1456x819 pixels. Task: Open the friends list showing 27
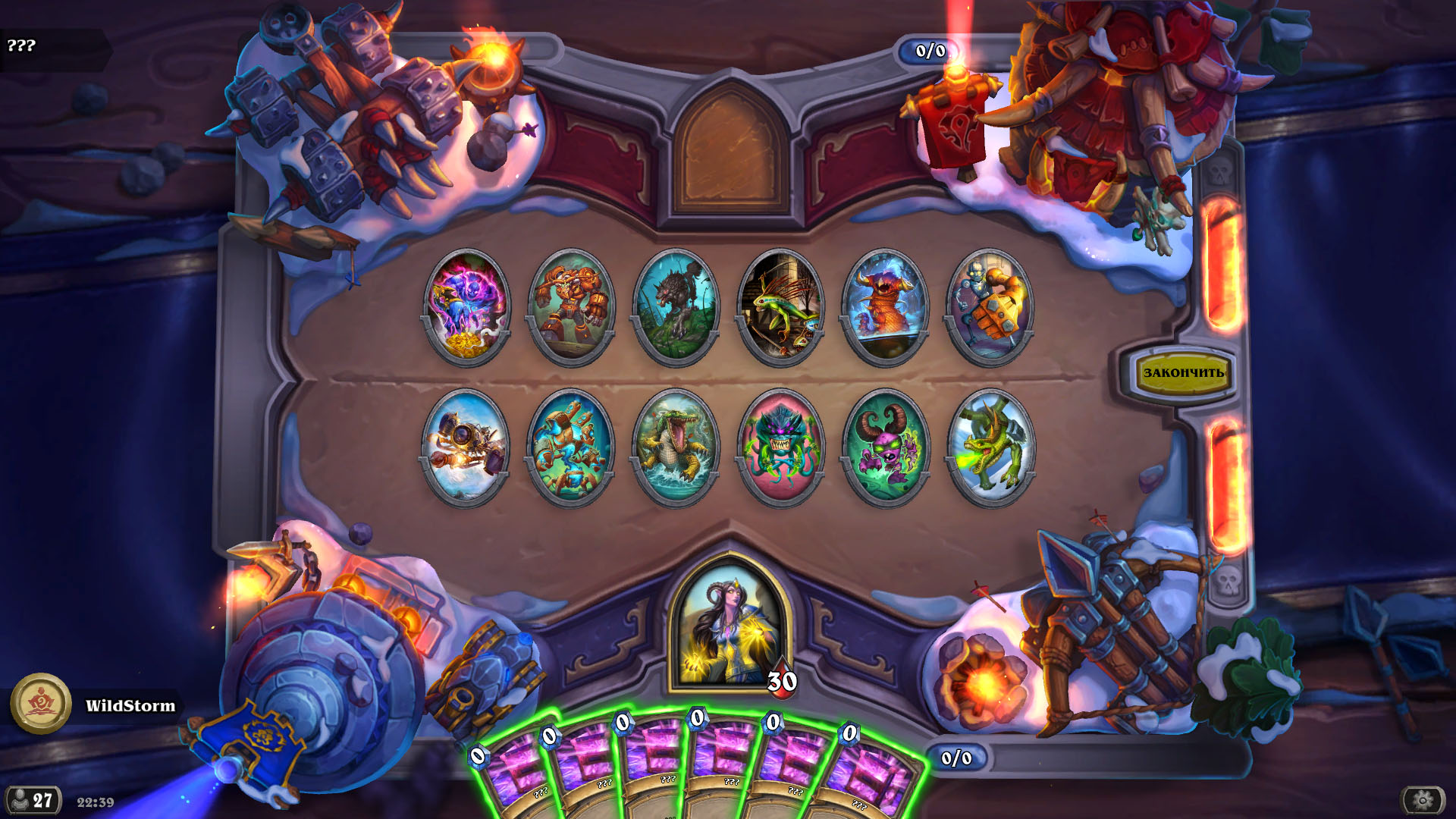point(33,800)
